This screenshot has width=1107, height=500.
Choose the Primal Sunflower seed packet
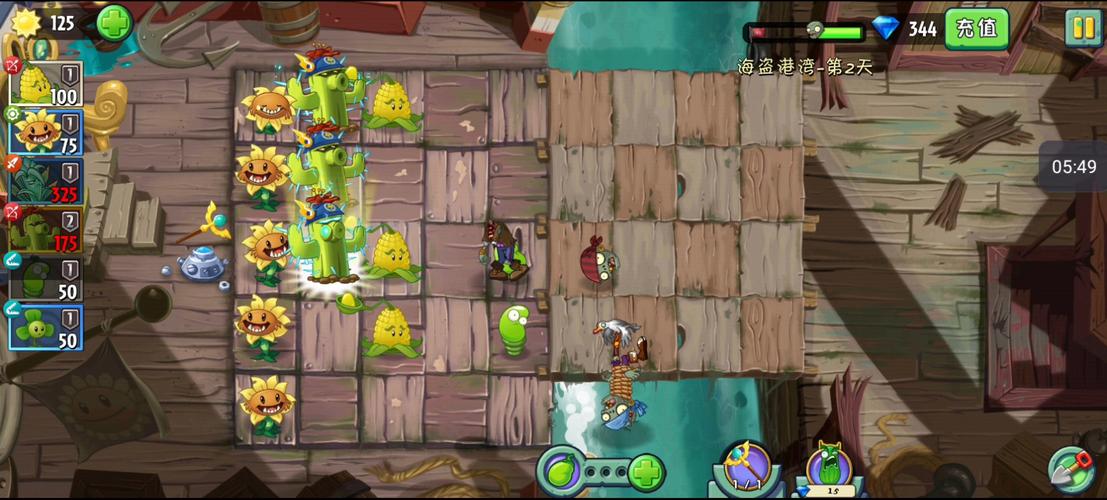[x=46, y=132]
